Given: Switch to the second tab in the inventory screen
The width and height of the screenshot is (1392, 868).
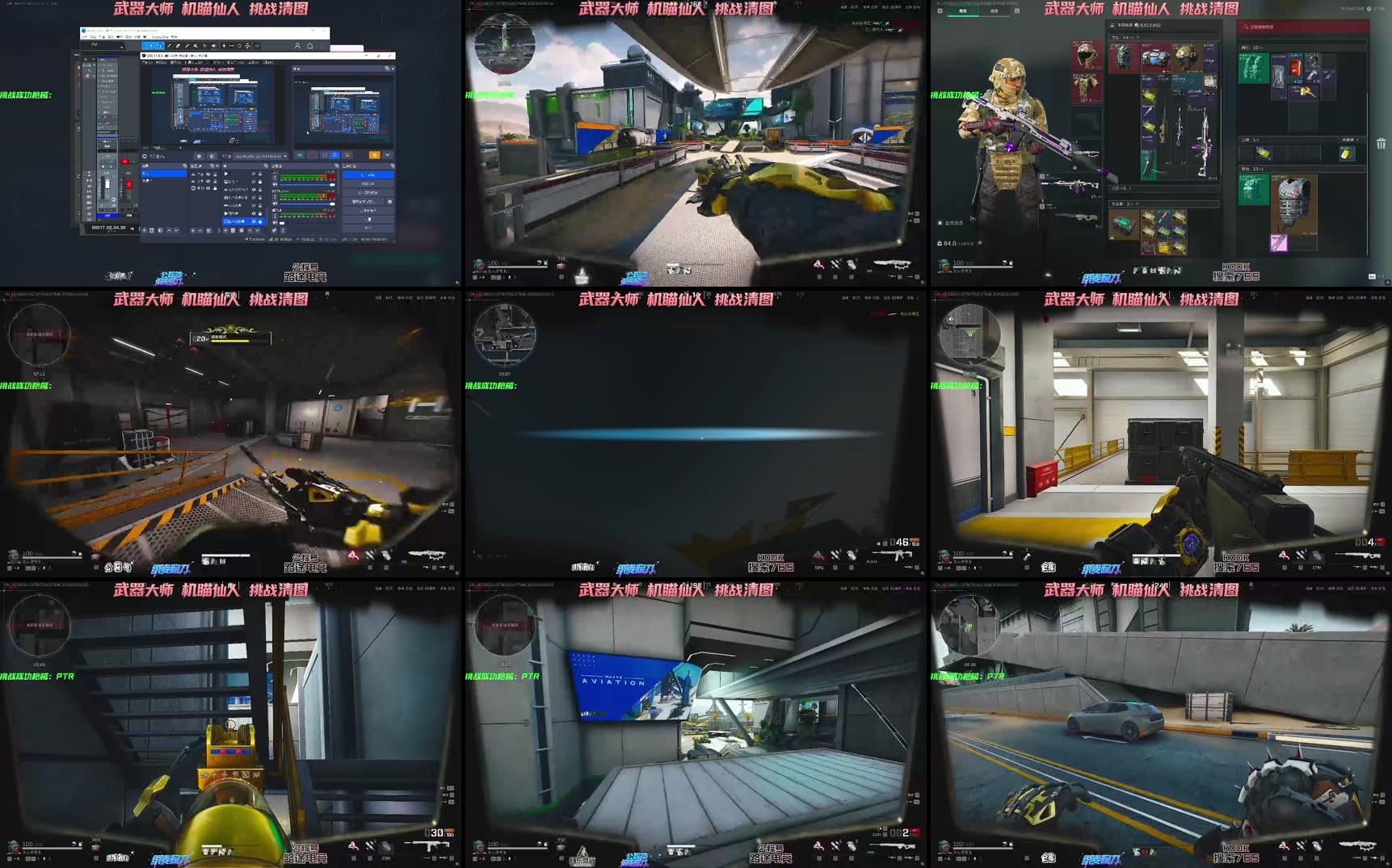Looking at the screenshot, I should coord(995,9).
